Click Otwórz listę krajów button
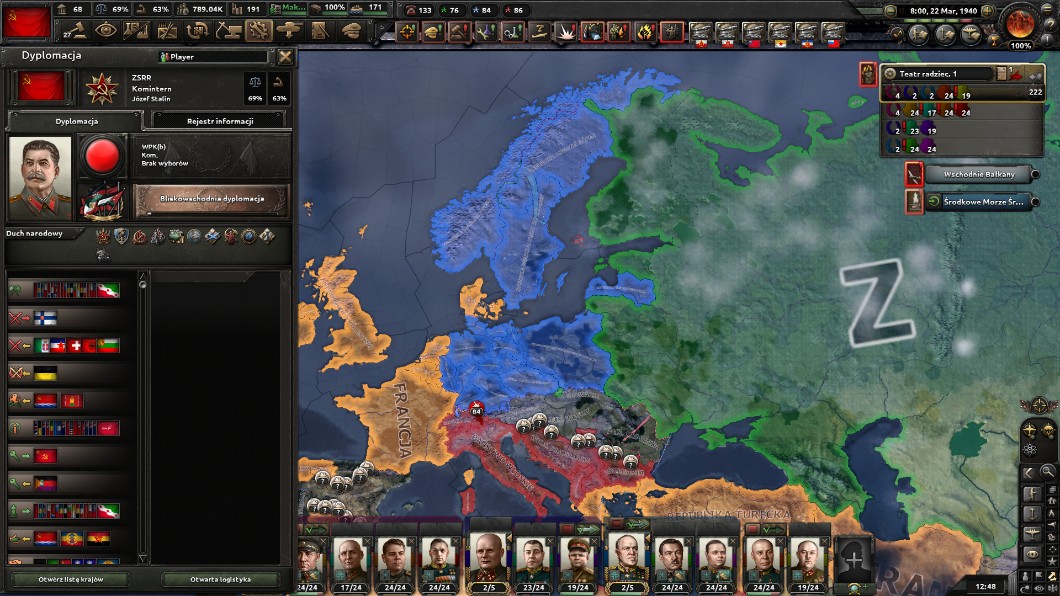 [70, 580]
